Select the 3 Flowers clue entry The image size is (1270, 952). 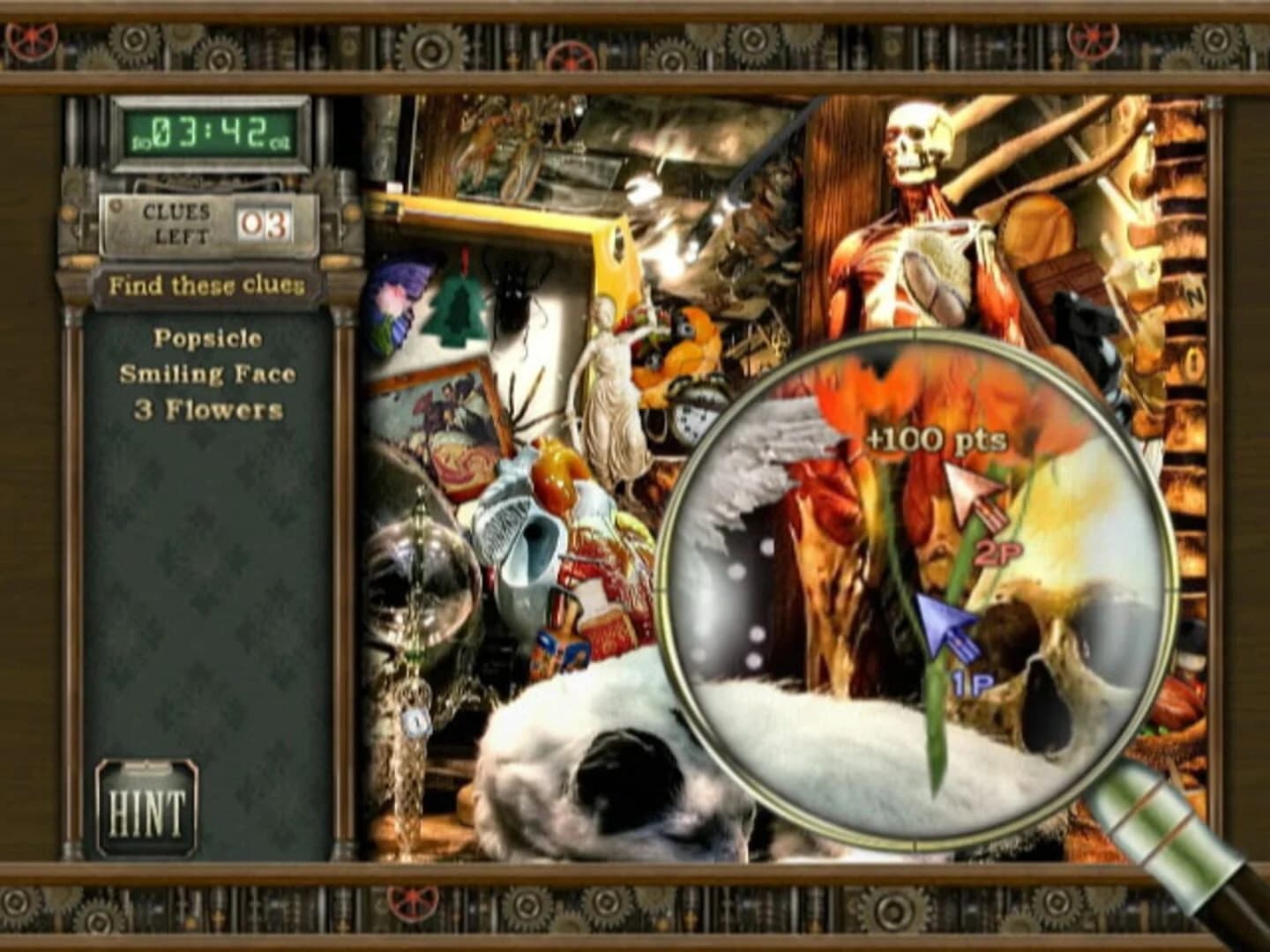click(210, 407)
